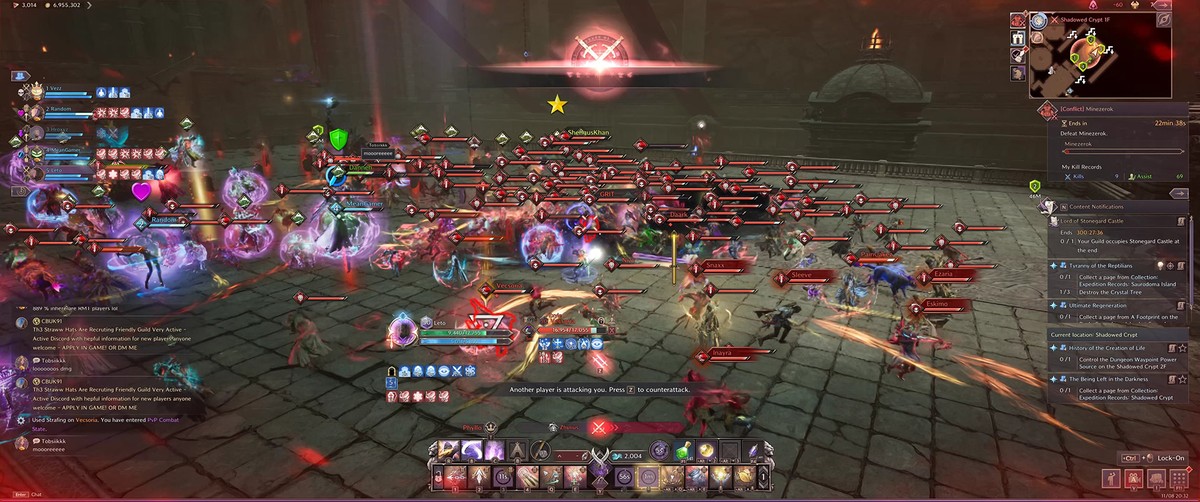The height and width of the screenshot is (502, 1200).
Task: Open The Being Left in the Darkness quest
Action: [1113, 380]
